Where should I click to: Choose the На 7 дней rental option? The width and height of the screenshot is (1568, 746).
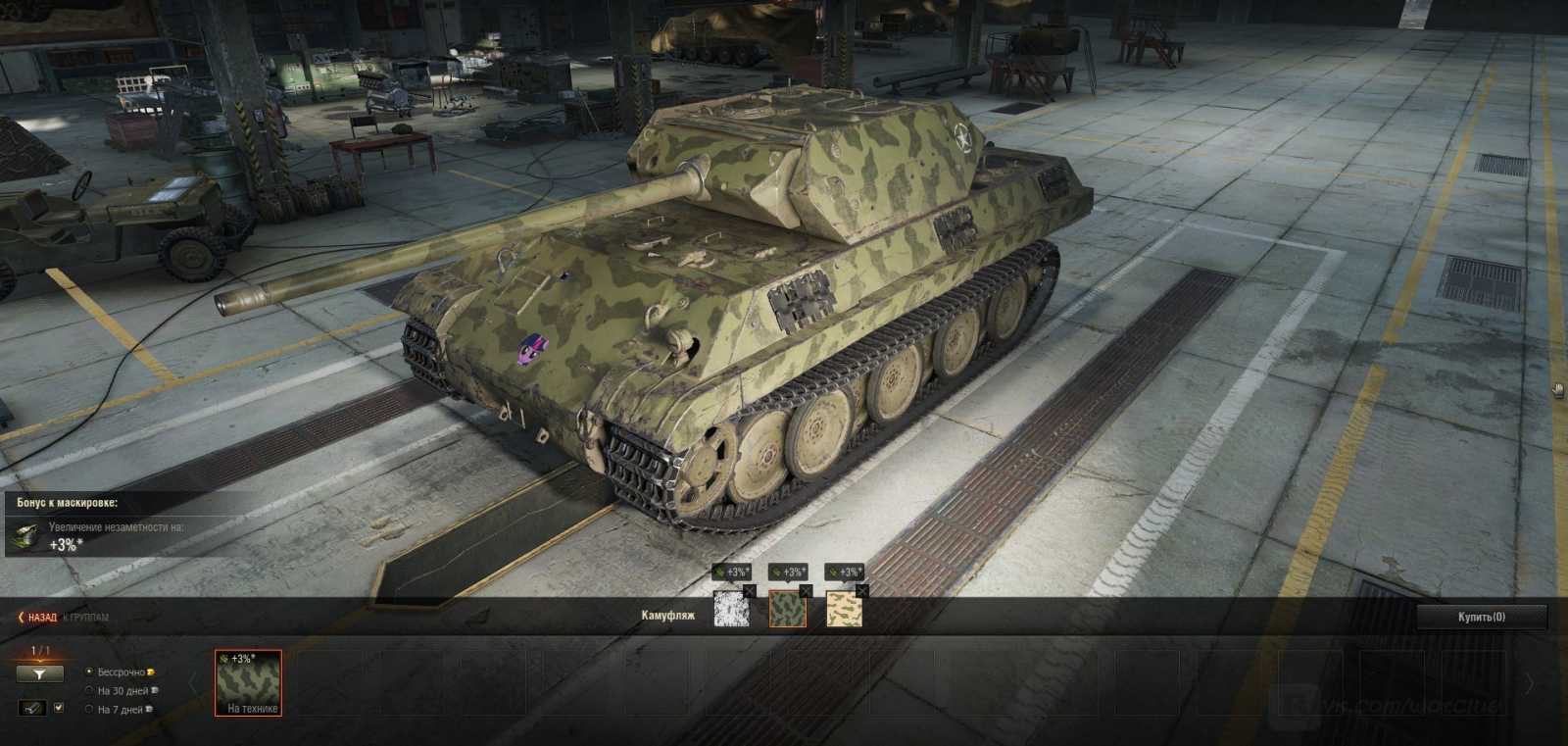point(90,709)
